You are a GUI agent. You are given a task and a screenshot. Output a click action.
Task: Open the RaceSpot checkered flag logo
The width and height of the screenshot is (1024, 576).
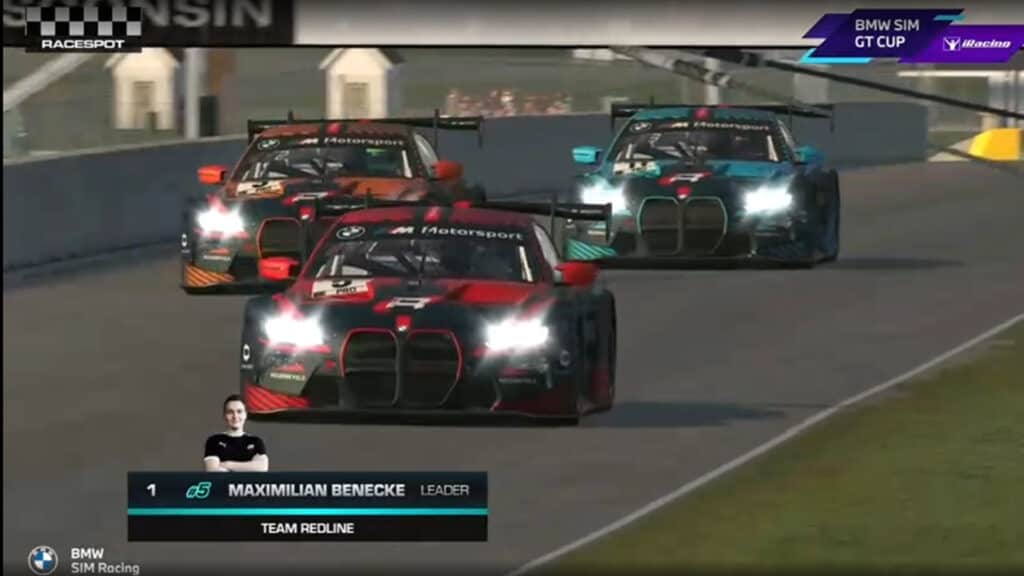(83, 27)
